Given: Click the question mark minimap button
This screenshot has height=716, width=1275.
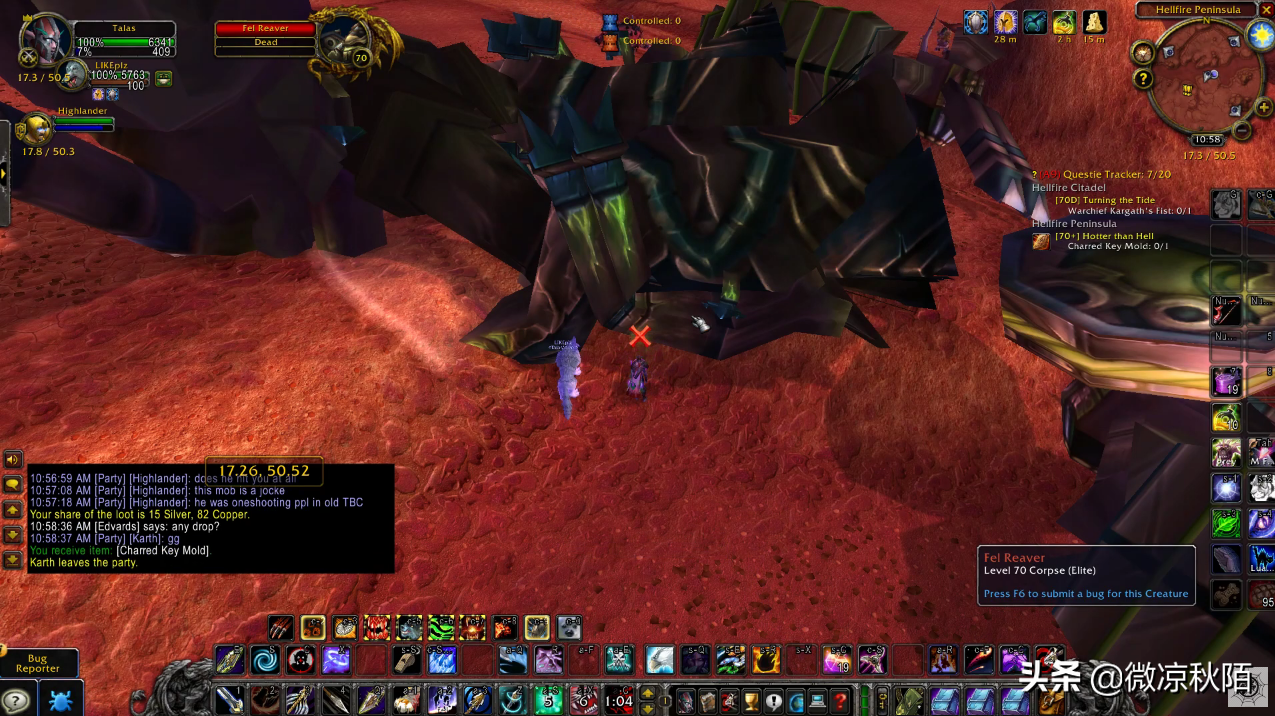Looking at the screenshot, I should (x=1143, y=79).
